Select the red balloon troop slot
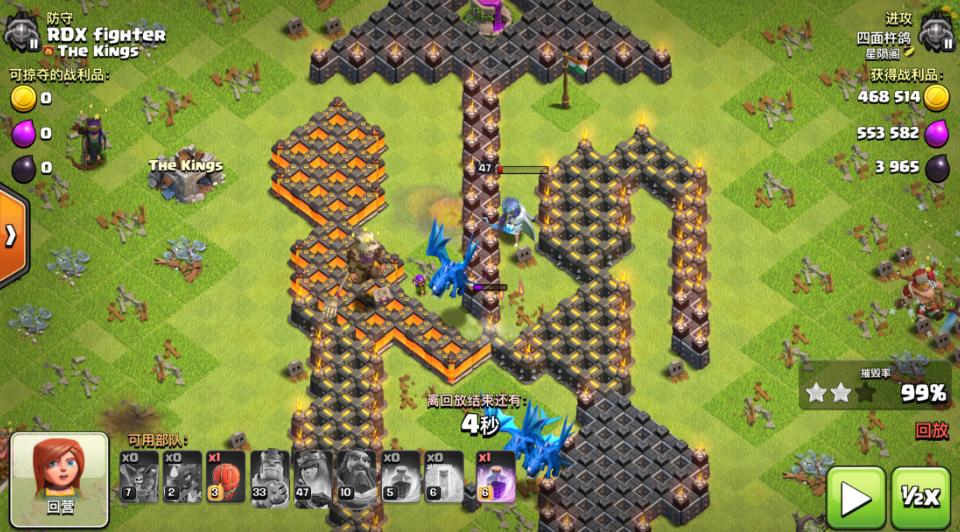Image resolution: width=960 pixels, height=532 pixels. [x=225, y=475]
